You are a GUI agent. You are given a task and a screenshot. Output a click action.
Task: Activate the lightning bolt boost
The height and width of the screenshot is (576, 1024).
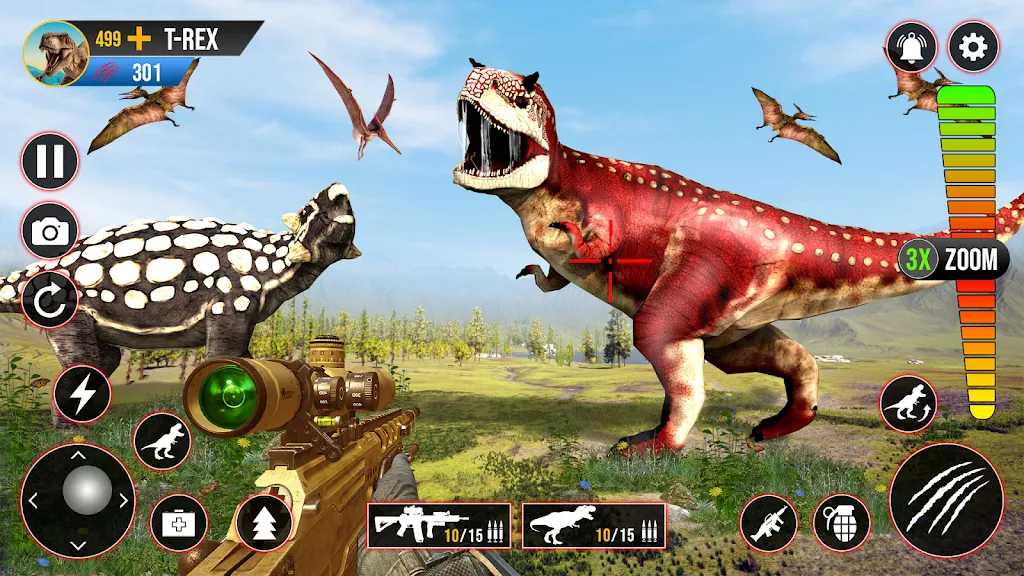[x=82, y=394]
